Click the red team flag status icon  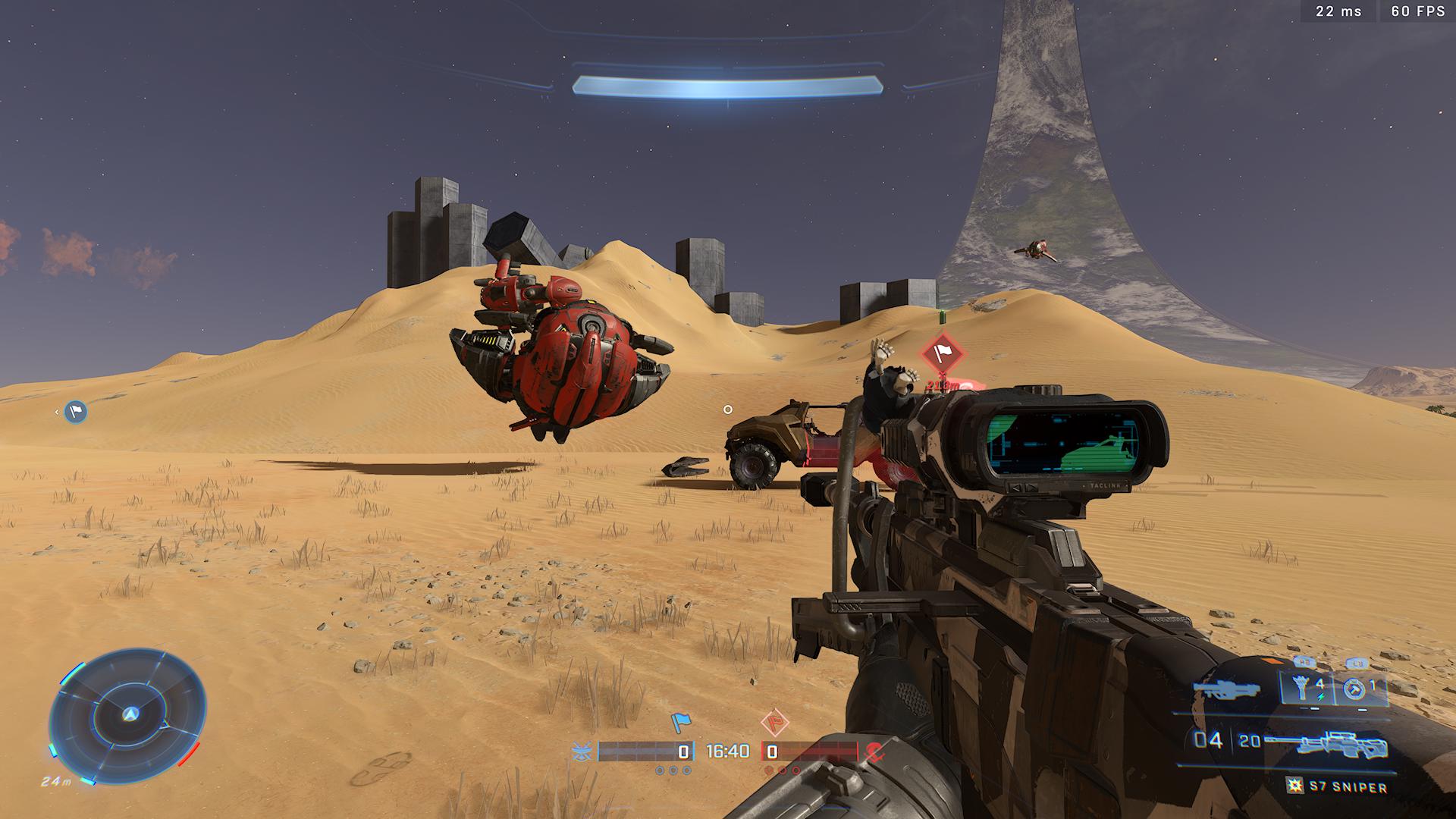pos(774,723)
